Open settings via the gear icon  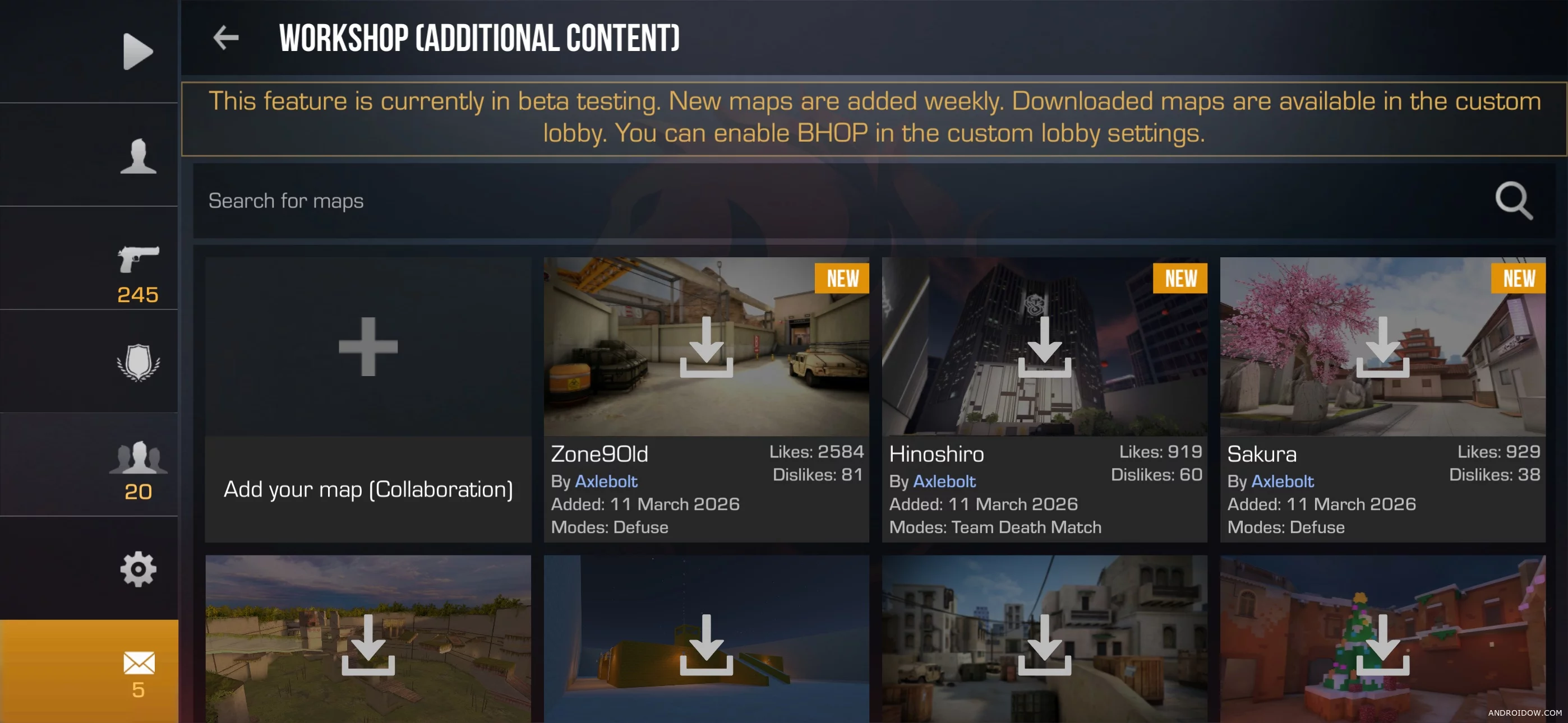point(138,569)
